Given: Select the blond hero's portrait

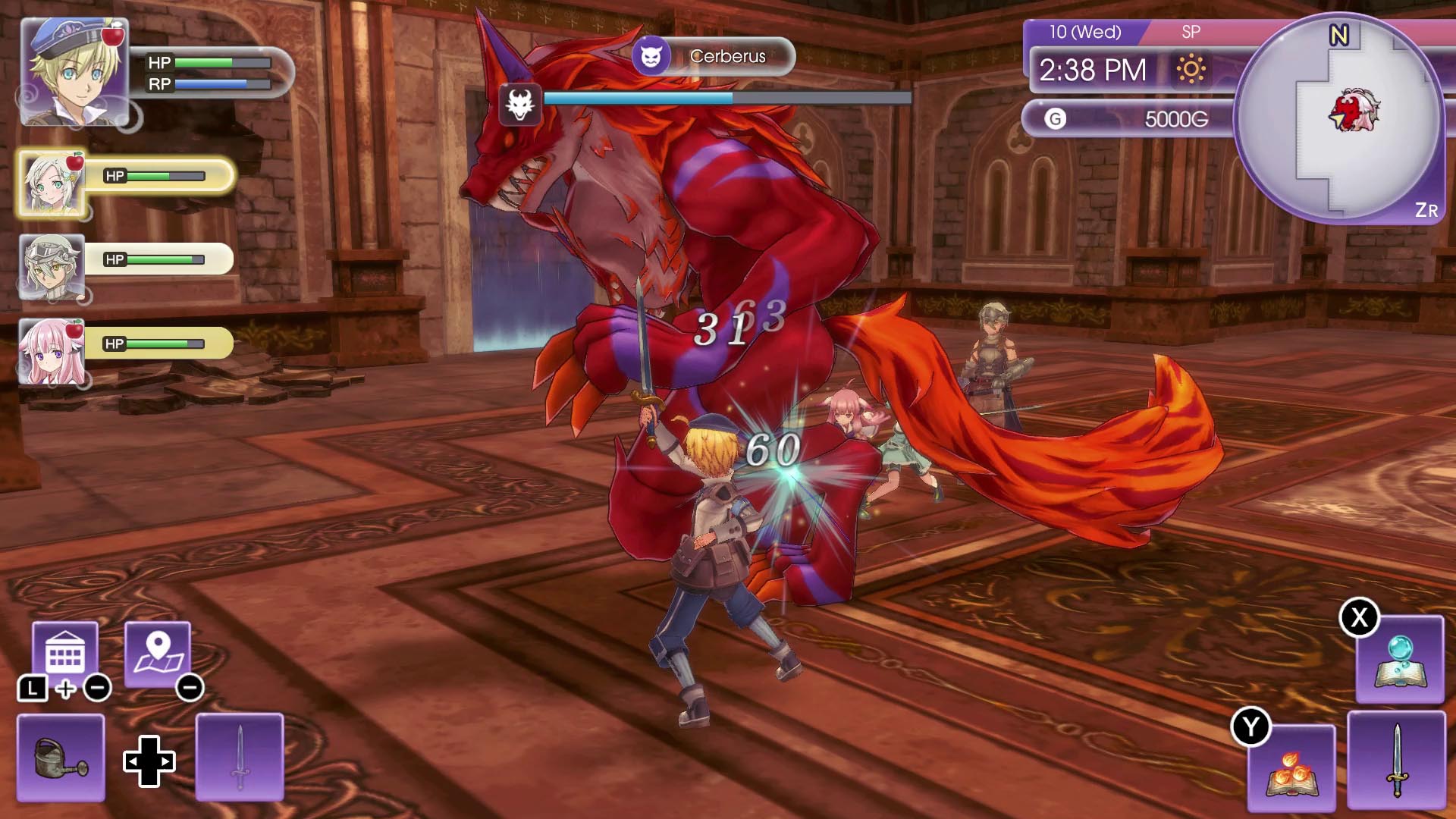Looking at the screenshot, I should [74, 72].
